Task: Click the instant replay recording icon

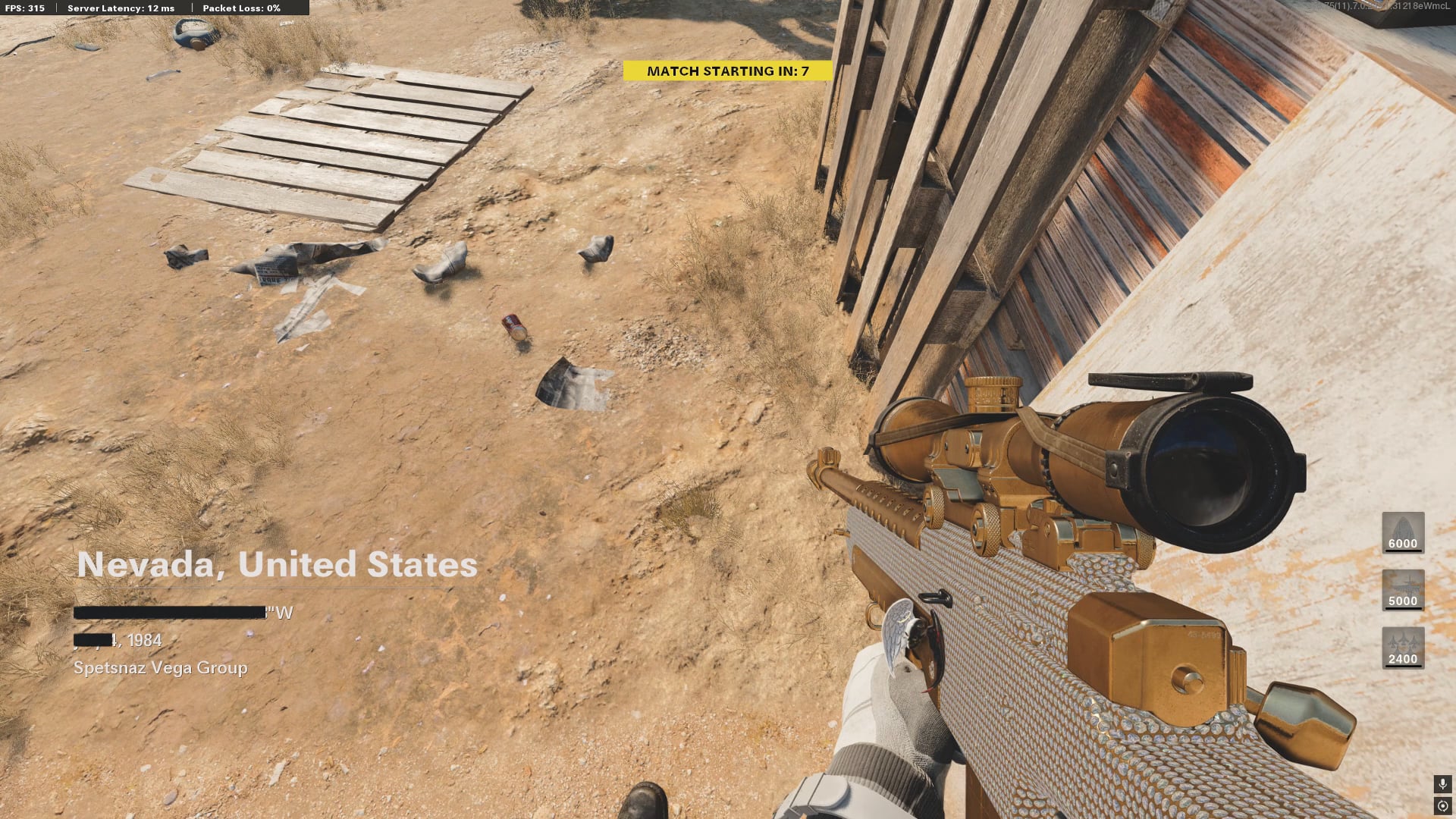Action: pyautogui.click(x=1442, y=806)
